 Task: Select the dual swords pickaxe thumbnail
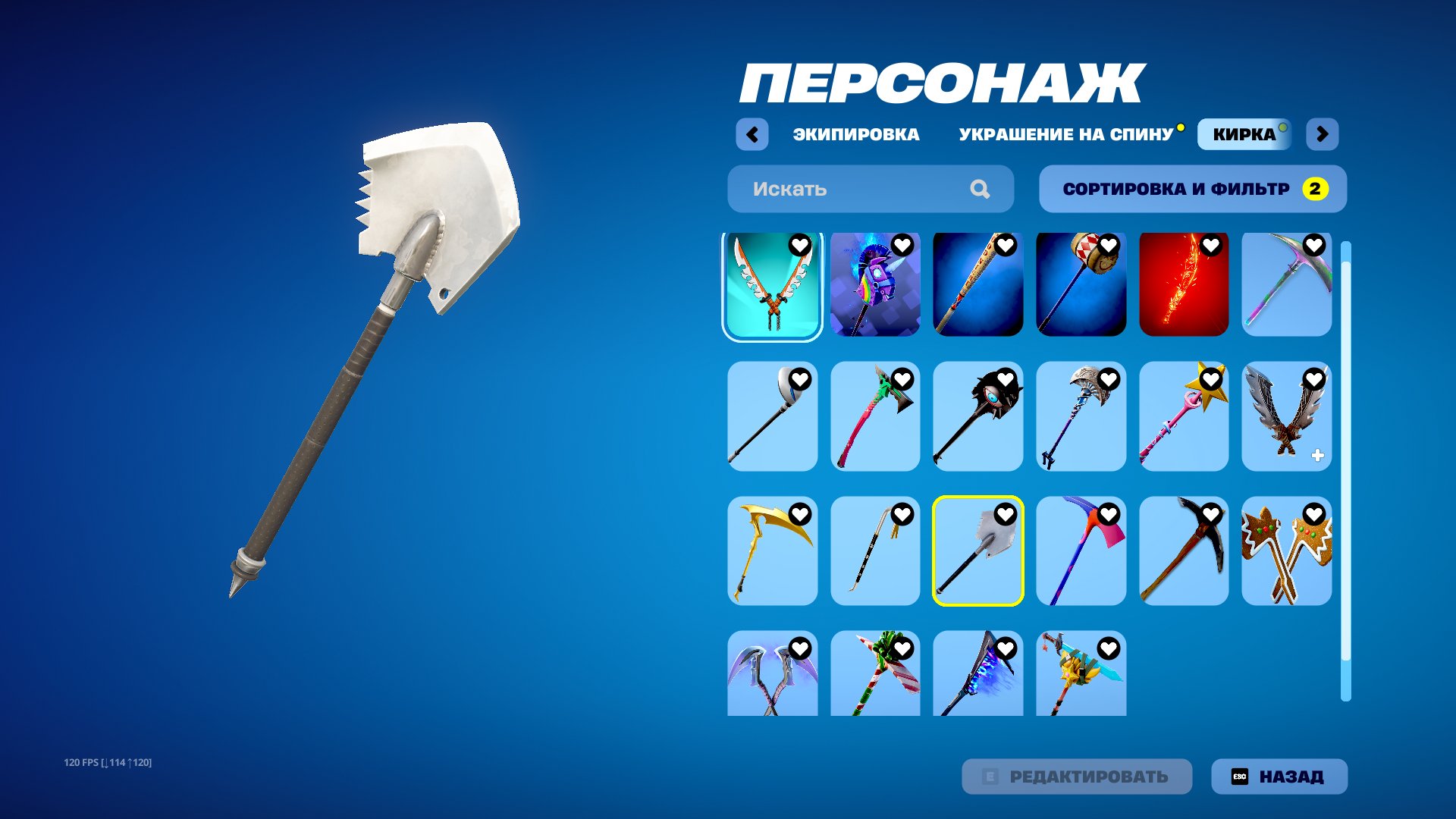pos(771,284)
